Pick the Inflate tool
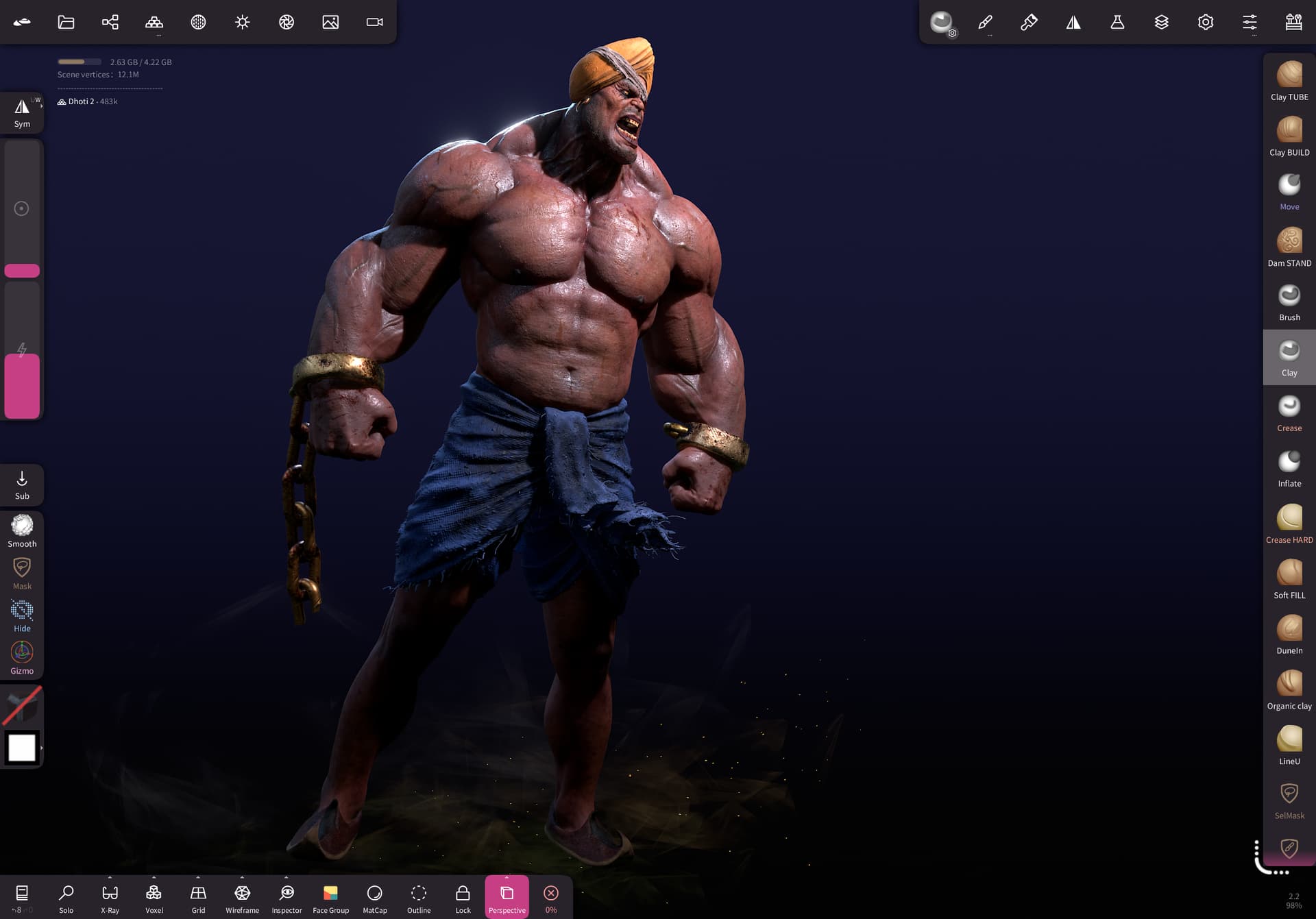The image size is (1316, 919). point(1289,468)
